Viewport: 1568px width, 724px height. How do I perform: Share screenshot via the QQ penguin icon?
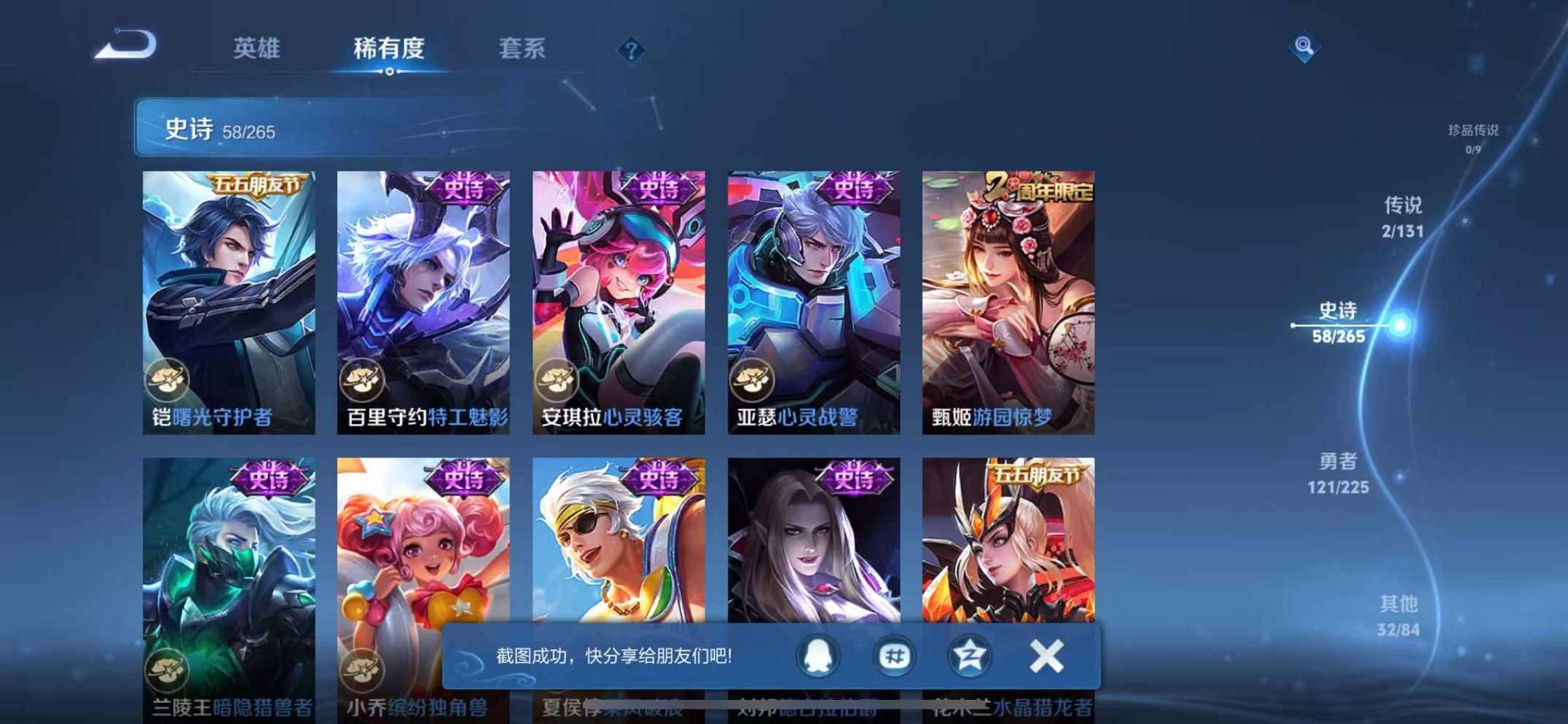(x=818, y=655)
